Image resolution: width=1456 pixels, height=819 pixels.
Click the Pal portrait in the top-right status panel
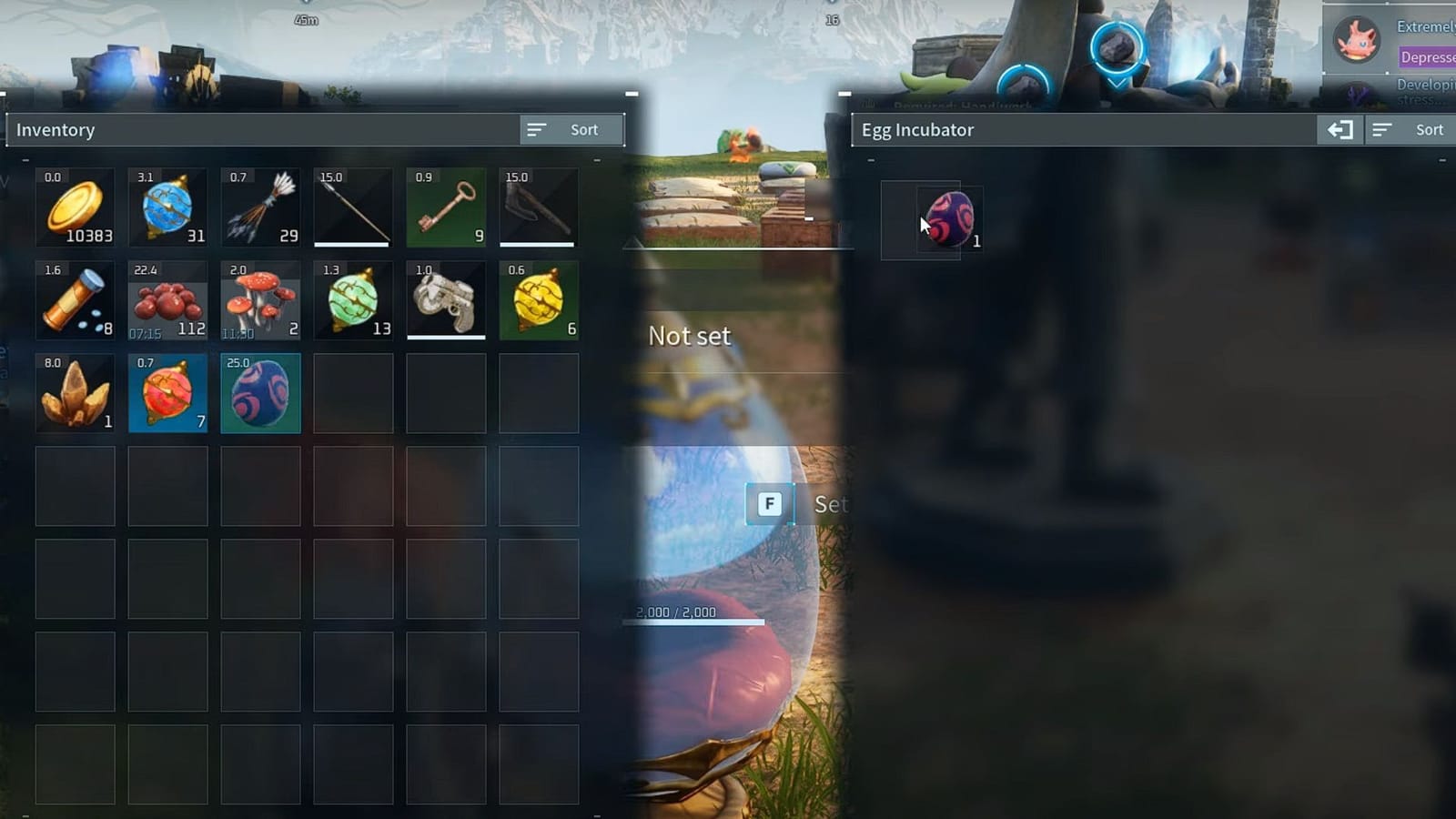tap(1357, 40)
